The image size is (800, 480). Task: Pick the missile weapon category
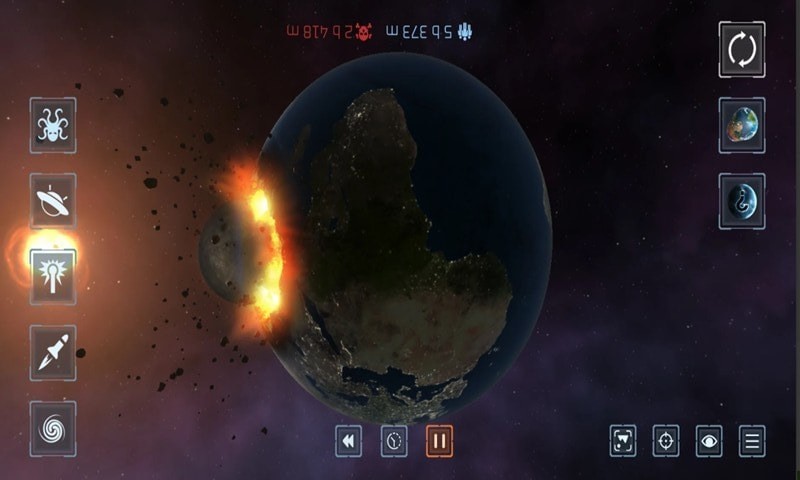[x=52, y=352]
